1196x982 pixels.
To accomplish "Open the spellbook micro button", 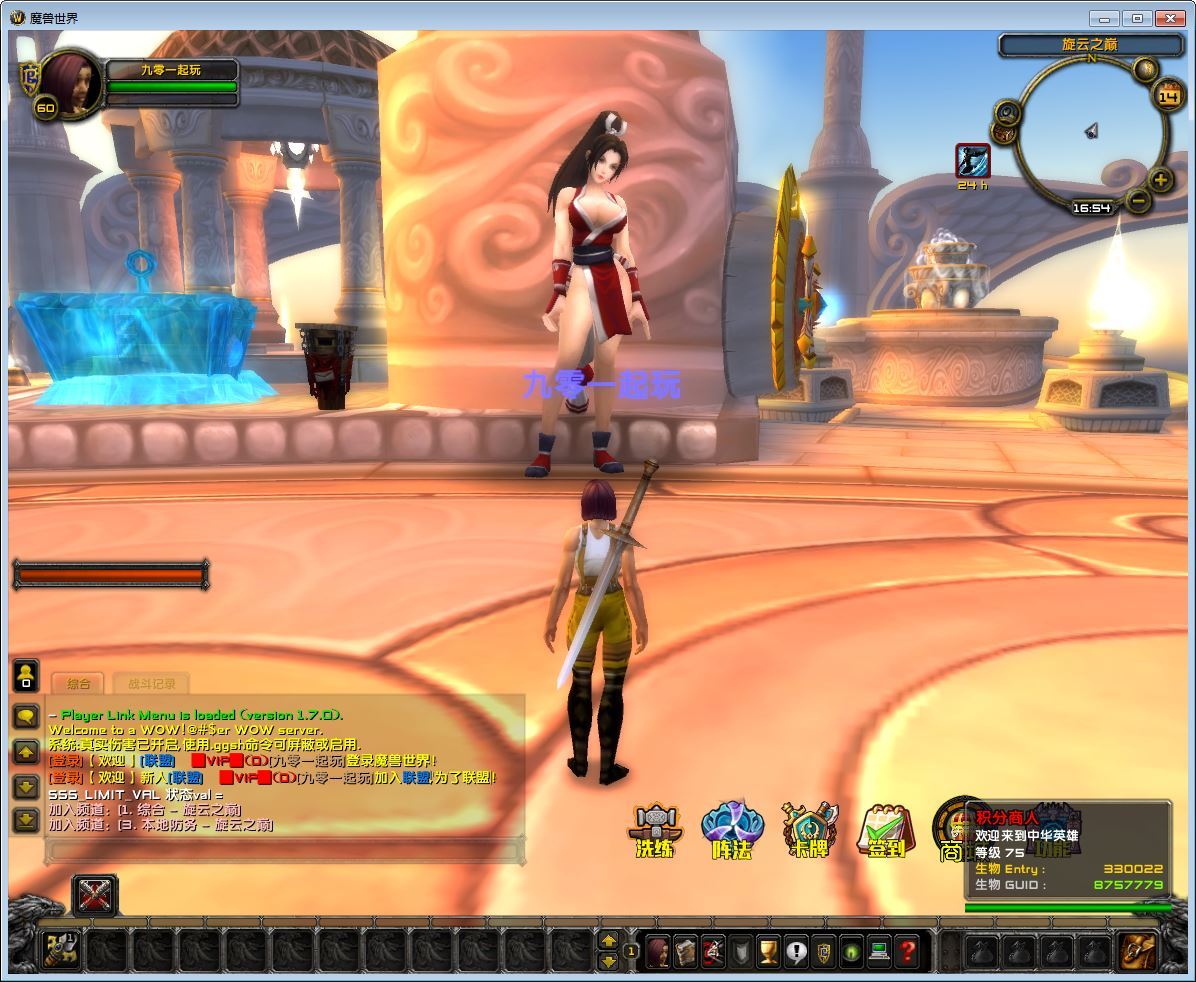I will pos(685,950).
